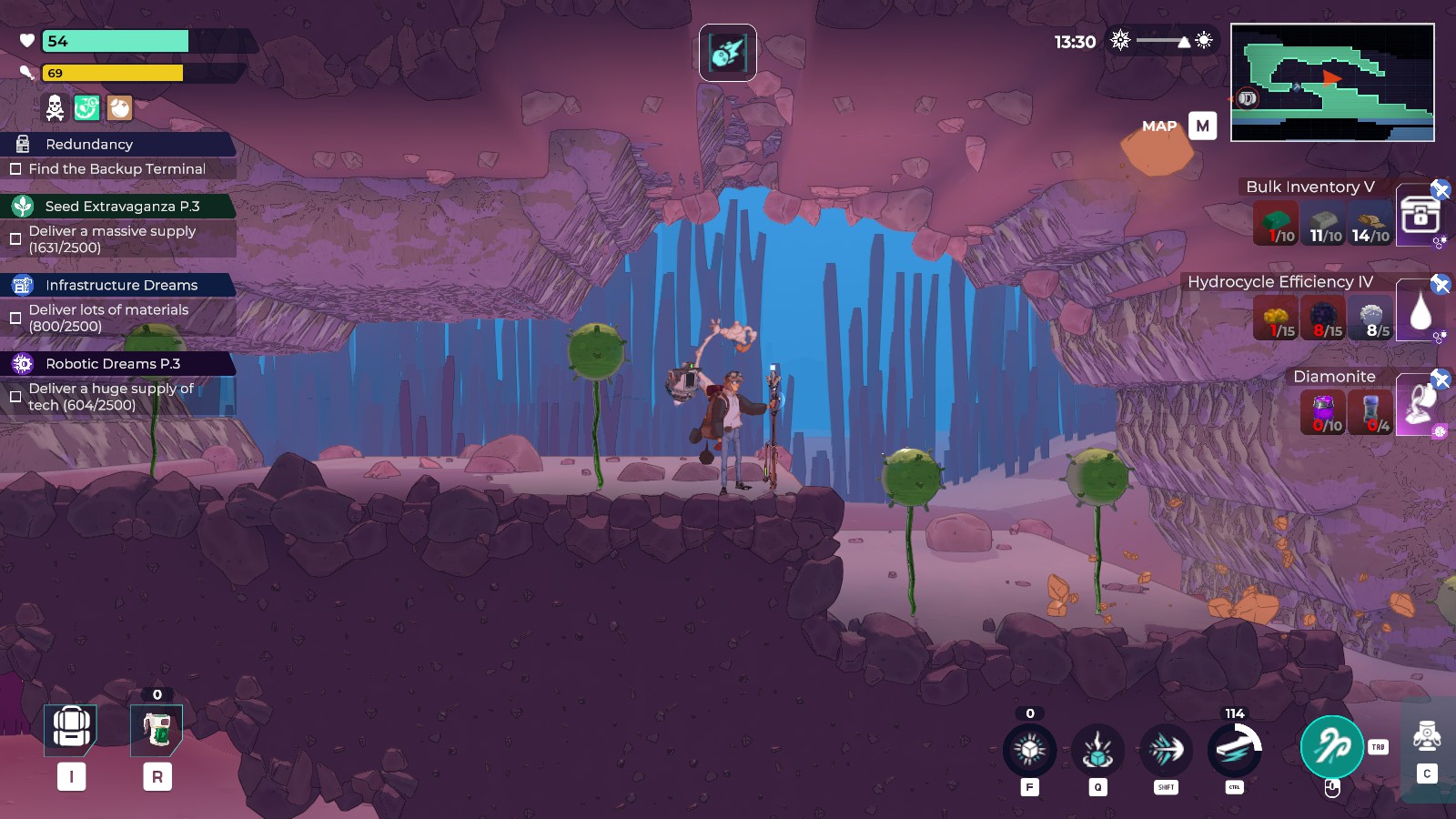Activate the grappling hook tool icon
Screen dimensions: 1456x819
pyautogui.click(x=1331, y=747)
